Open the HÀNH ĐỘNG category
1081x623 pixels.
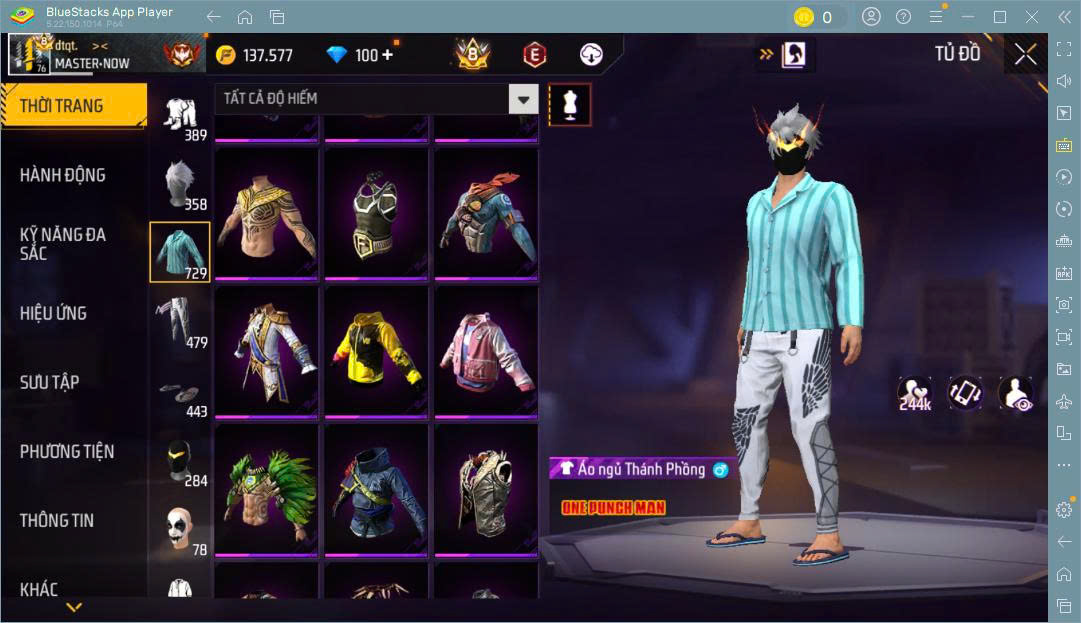pos(63,175)
